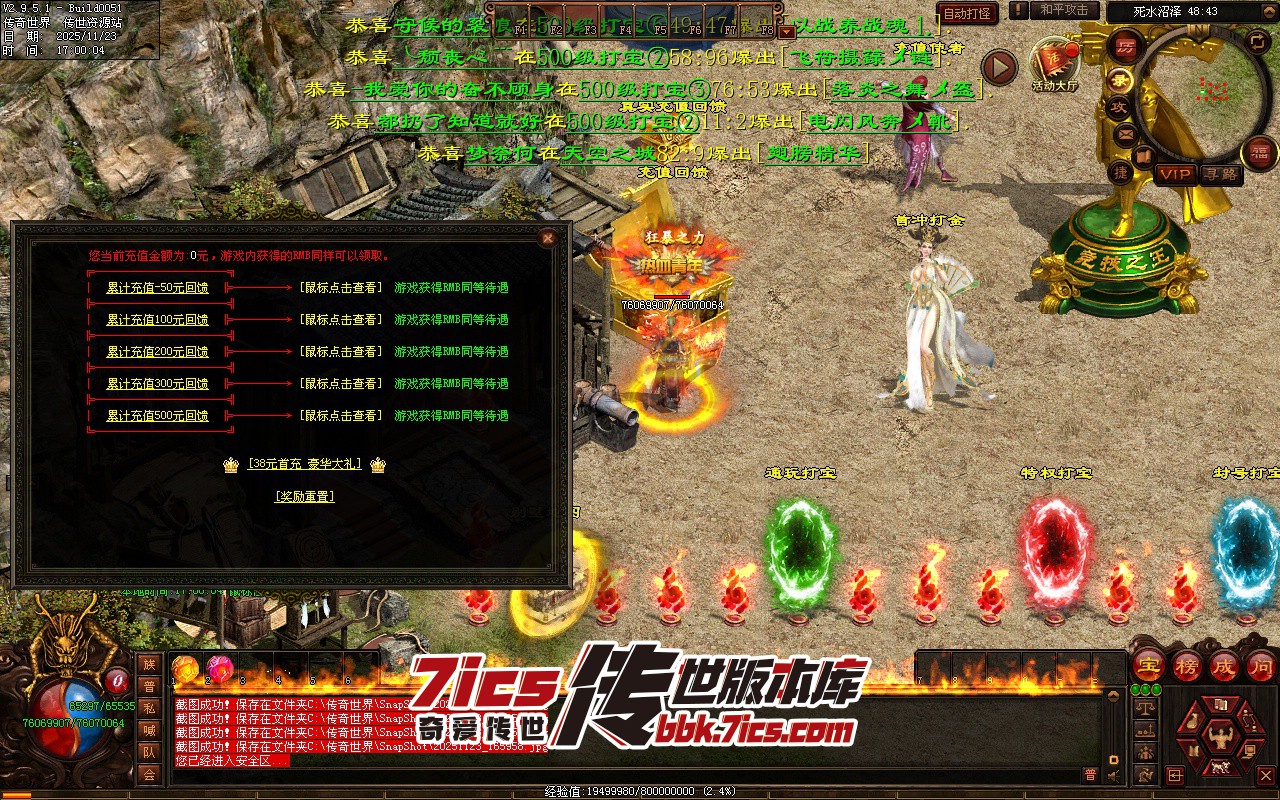
Task: Claim the 38元首充 豪华大礼 offer
Action: (x=305, y=464)
